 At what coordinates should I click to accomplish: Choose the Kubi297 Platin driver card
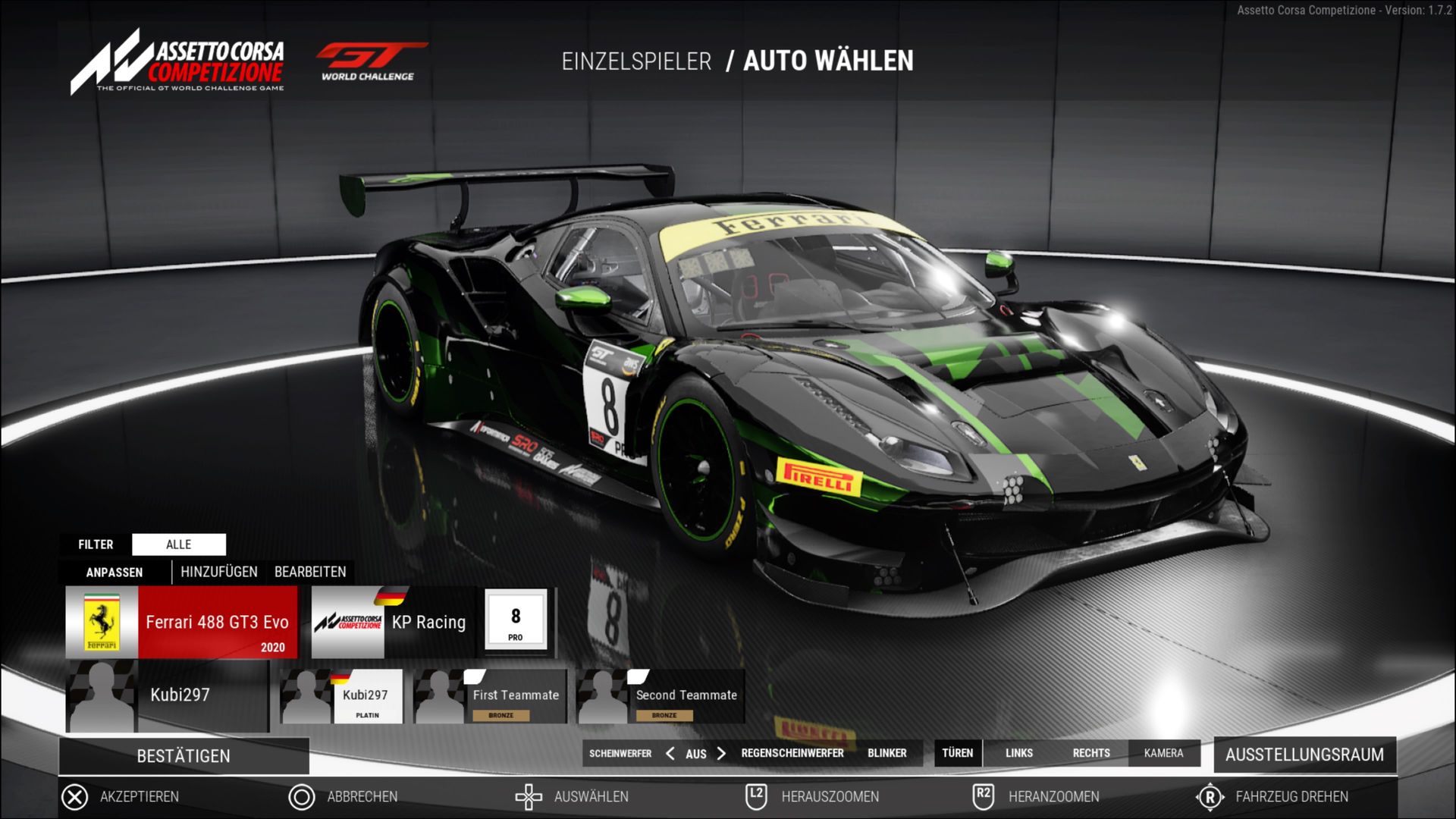coord(342,696)
